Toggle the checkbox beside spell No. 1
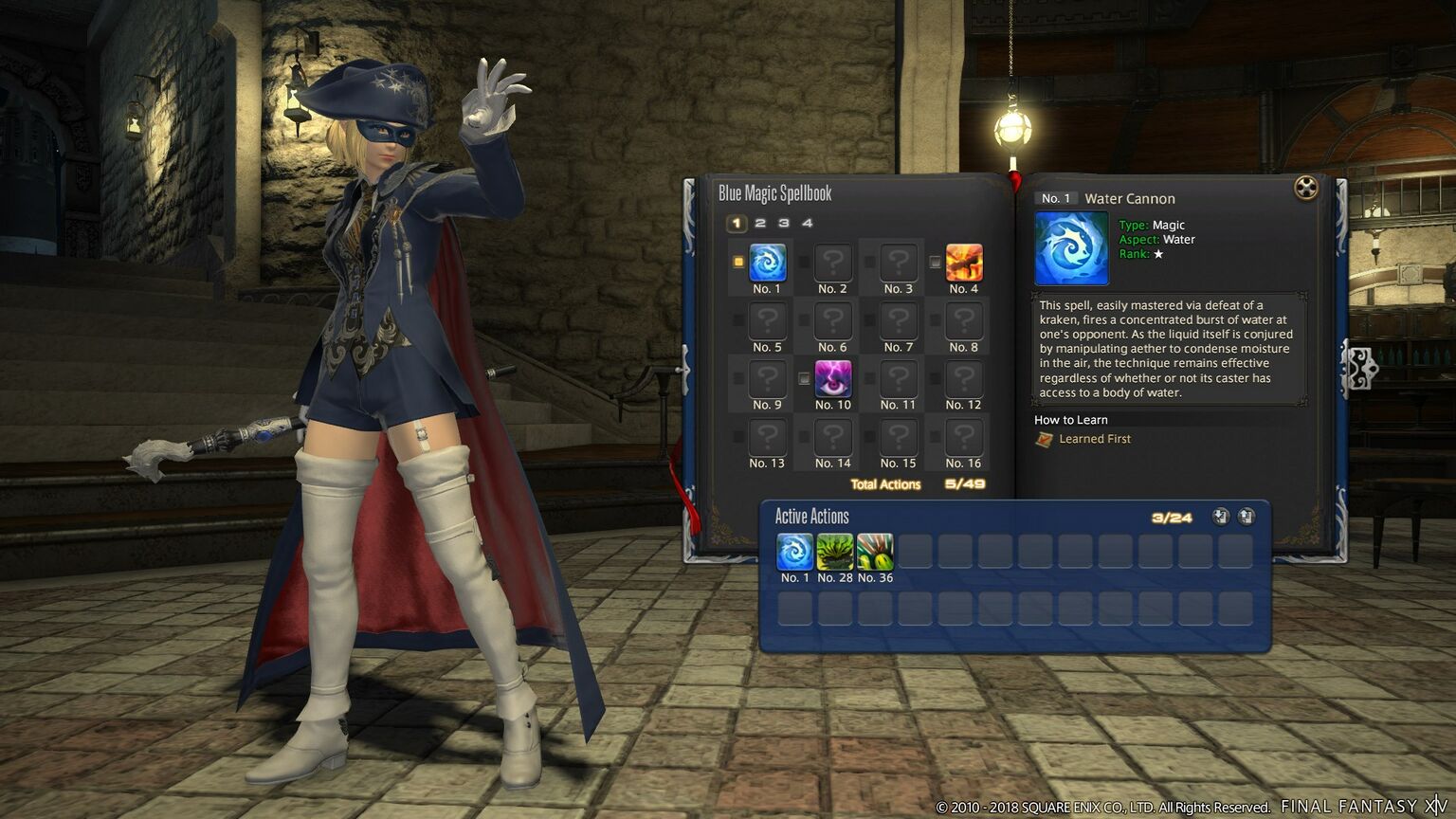The image size is (1456, 819). tap(739, 263)
